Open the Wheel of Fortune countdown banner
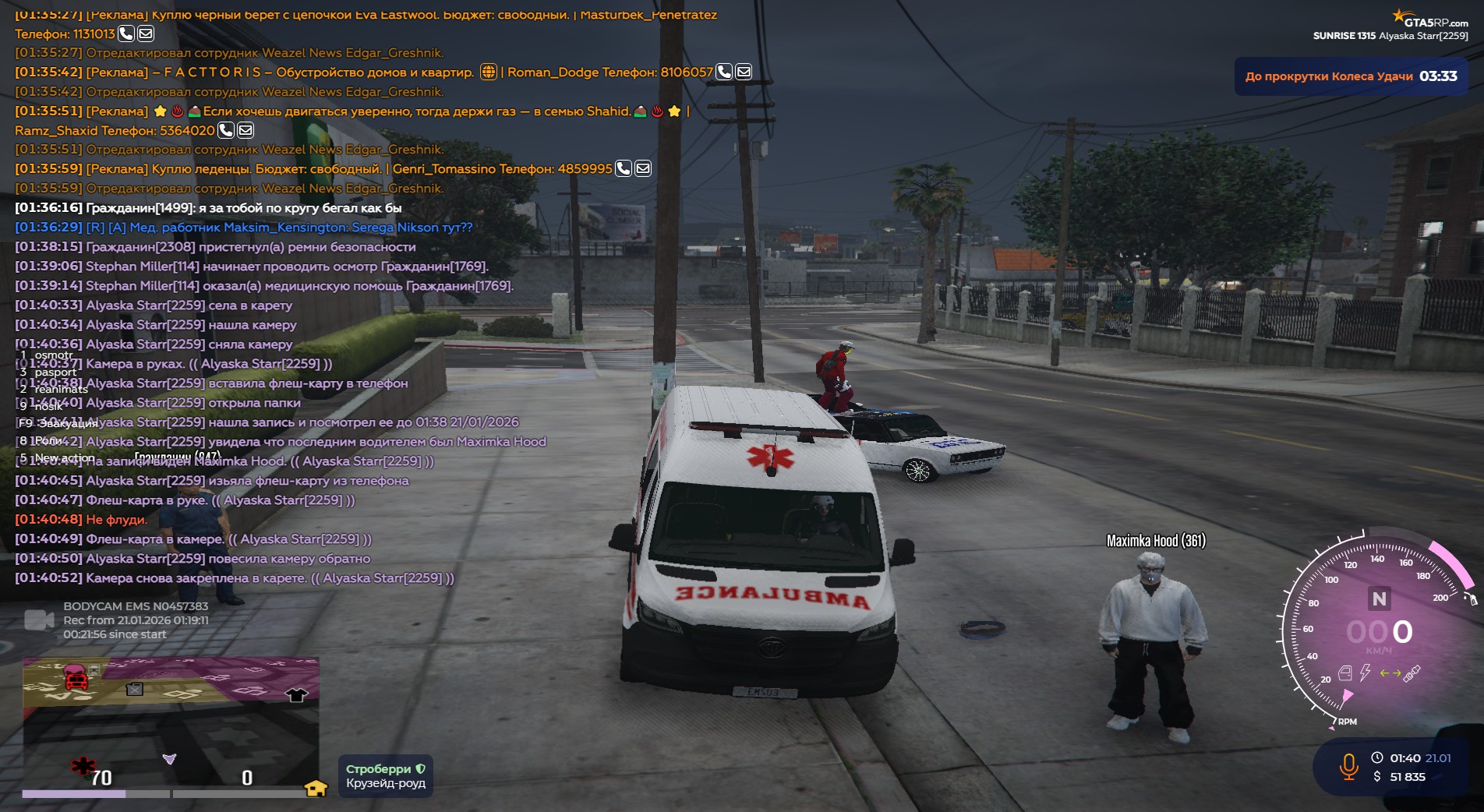 click(1350, 76)
